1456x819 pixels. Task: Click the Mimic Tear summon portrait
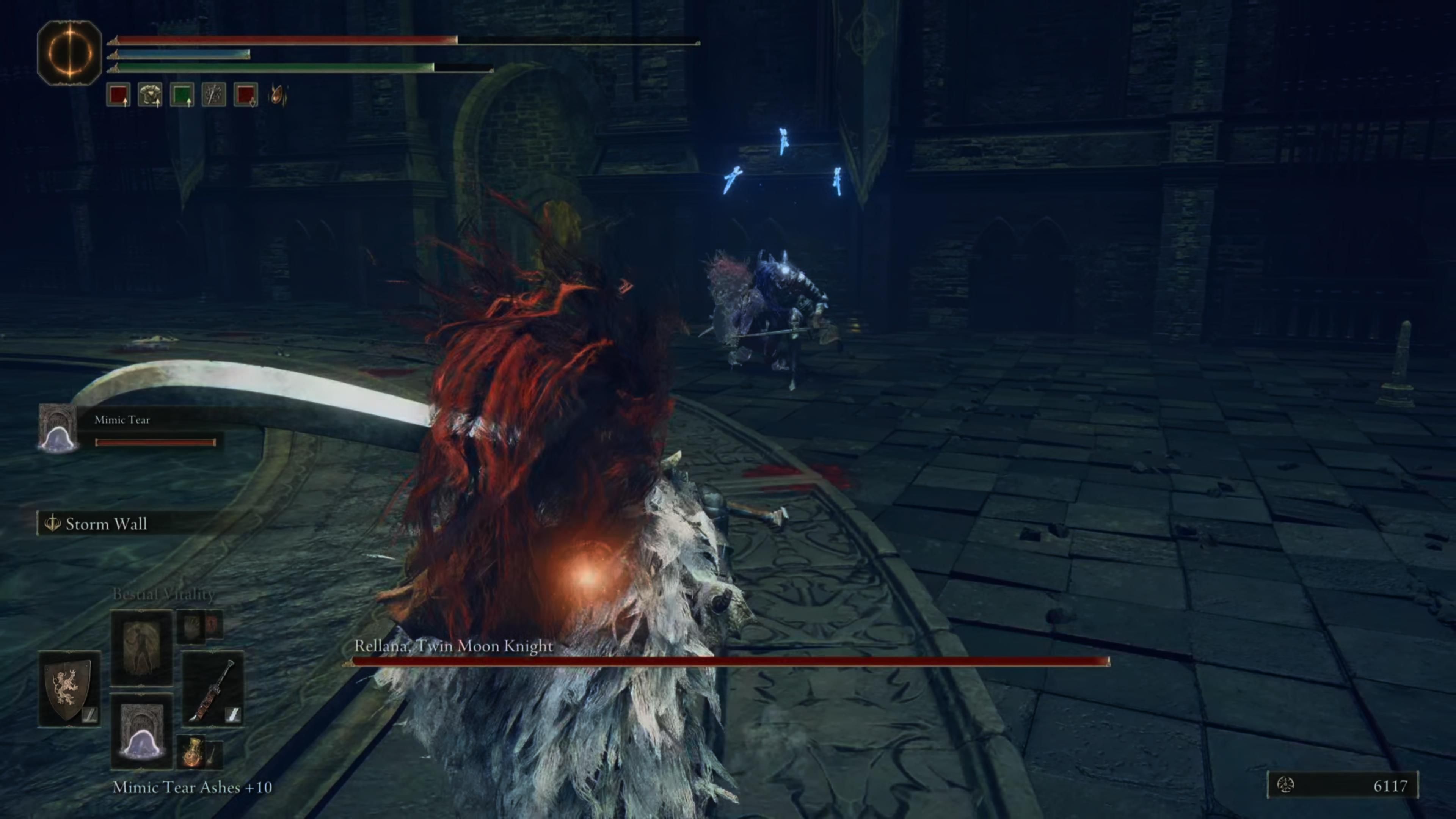[58, 428]
